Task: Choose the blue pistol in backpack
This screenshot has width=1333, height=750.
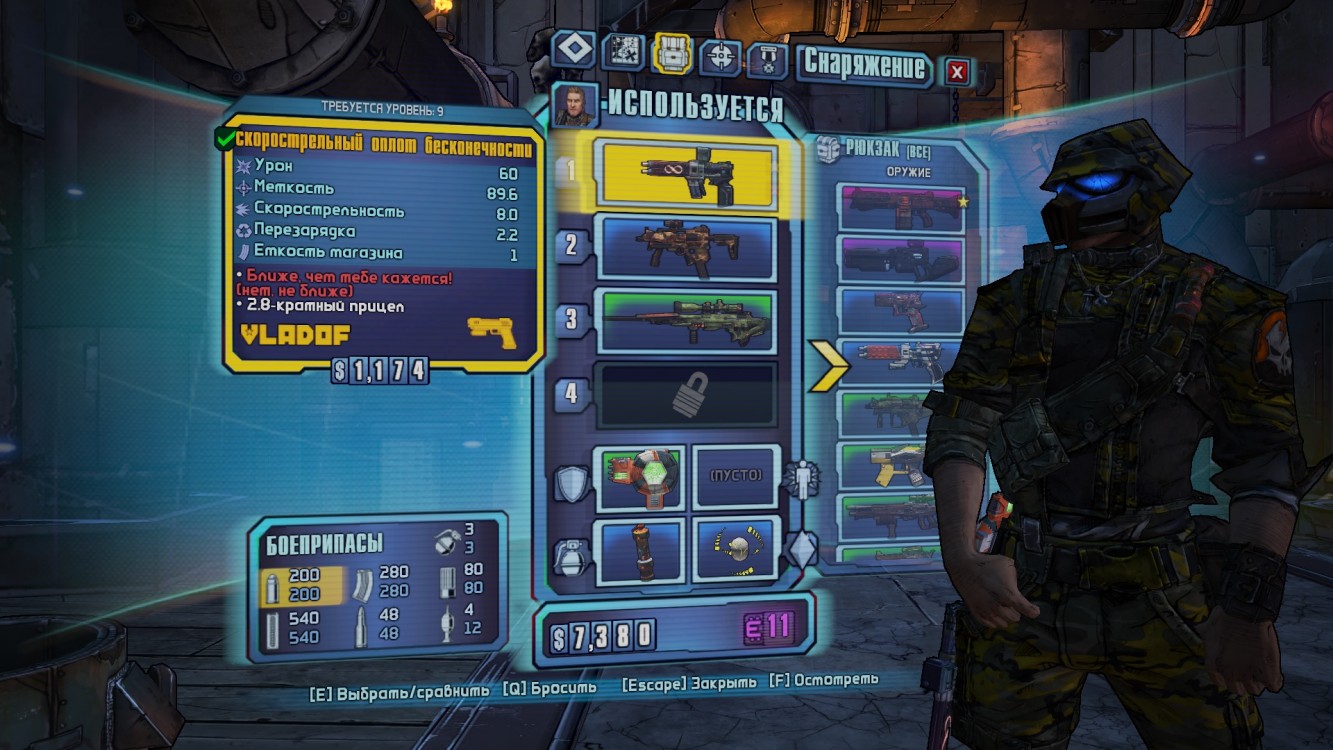Action: tap(902, 310)
